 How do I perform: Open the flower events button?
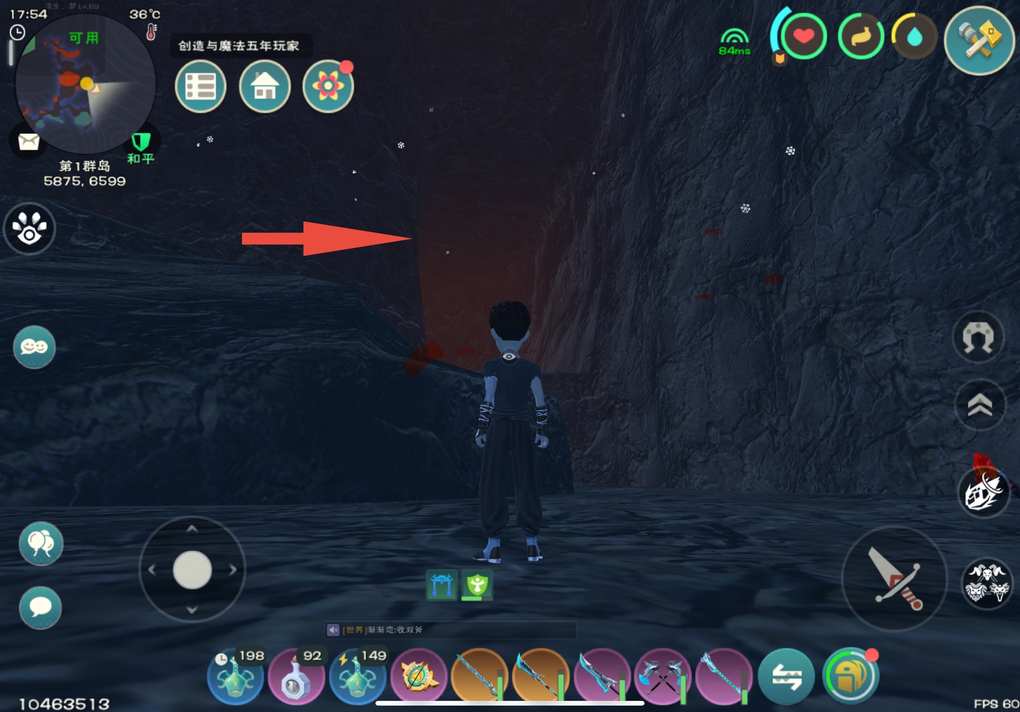coord(328,87)
